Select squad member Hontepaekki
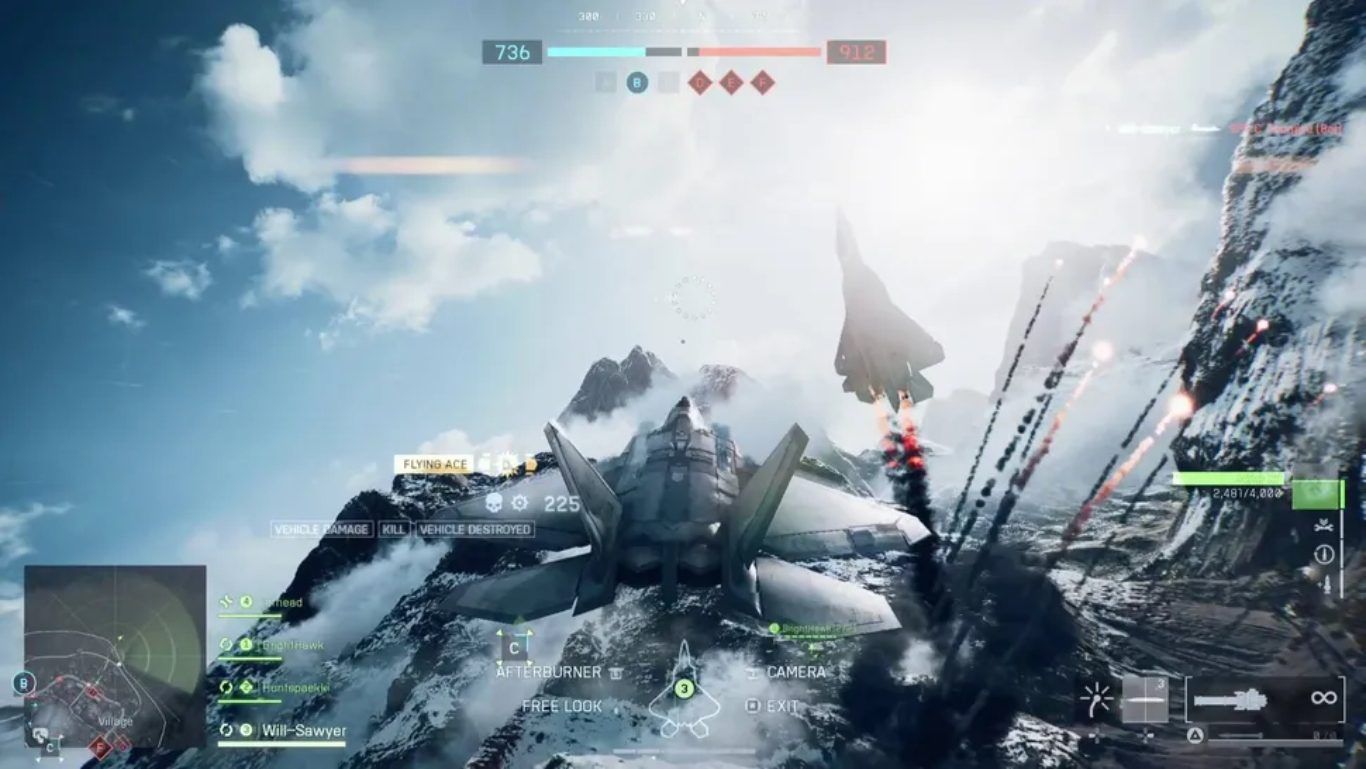Viewport: 1366px width, 769px height. (295, 688)
